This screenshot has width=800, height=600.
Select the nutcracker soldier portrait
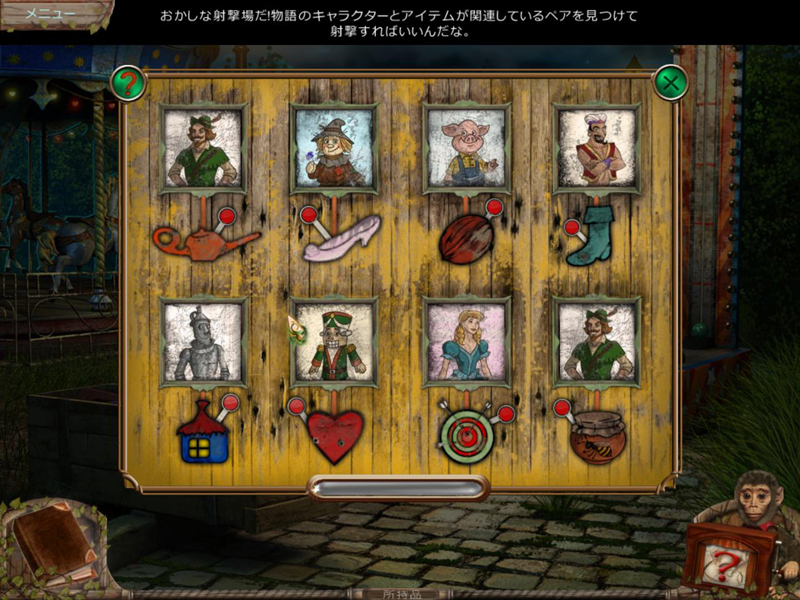click(334, 342)
